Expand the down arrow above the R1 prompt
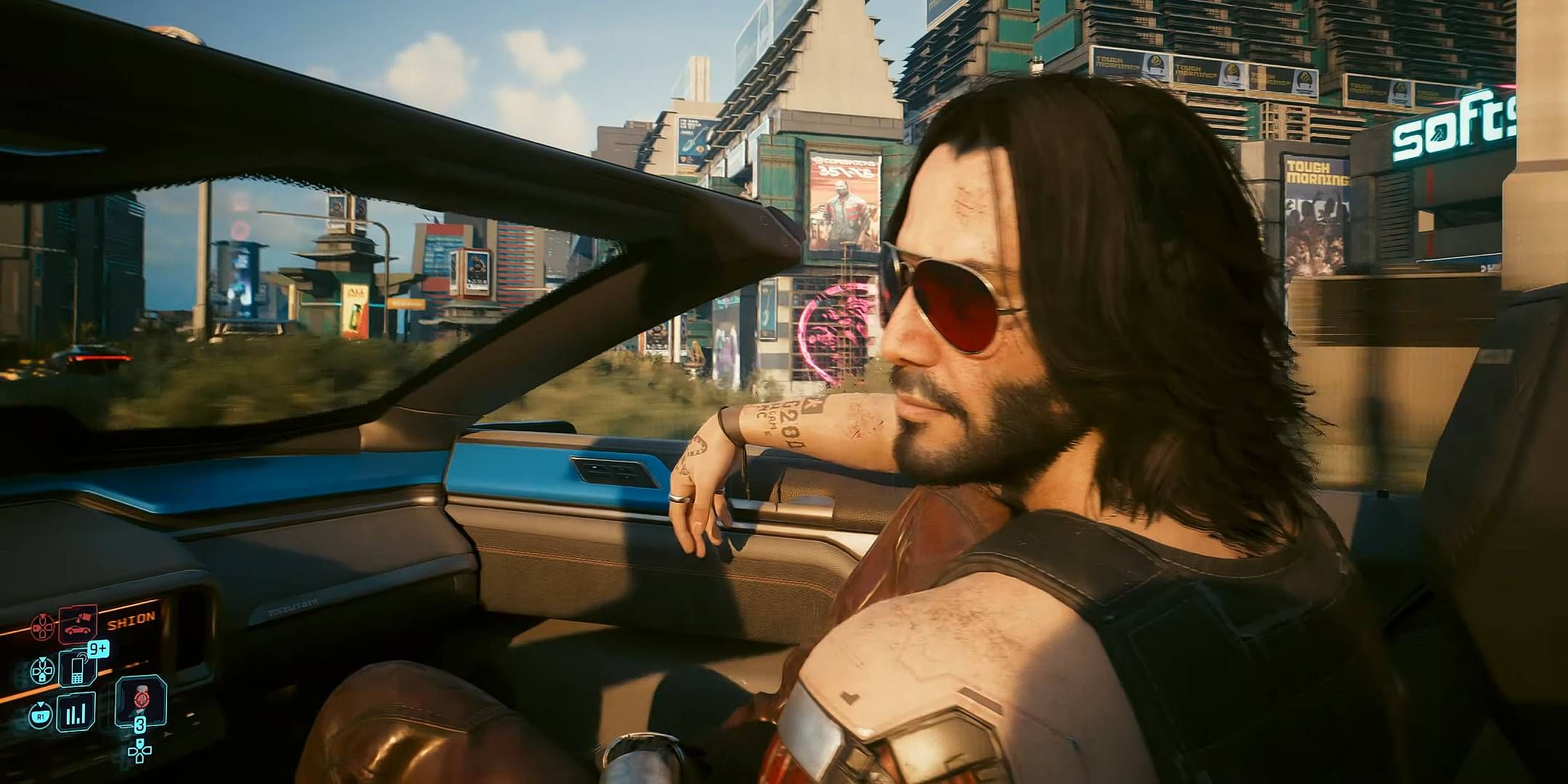1568x784 pixels. (x=41, y=703)
